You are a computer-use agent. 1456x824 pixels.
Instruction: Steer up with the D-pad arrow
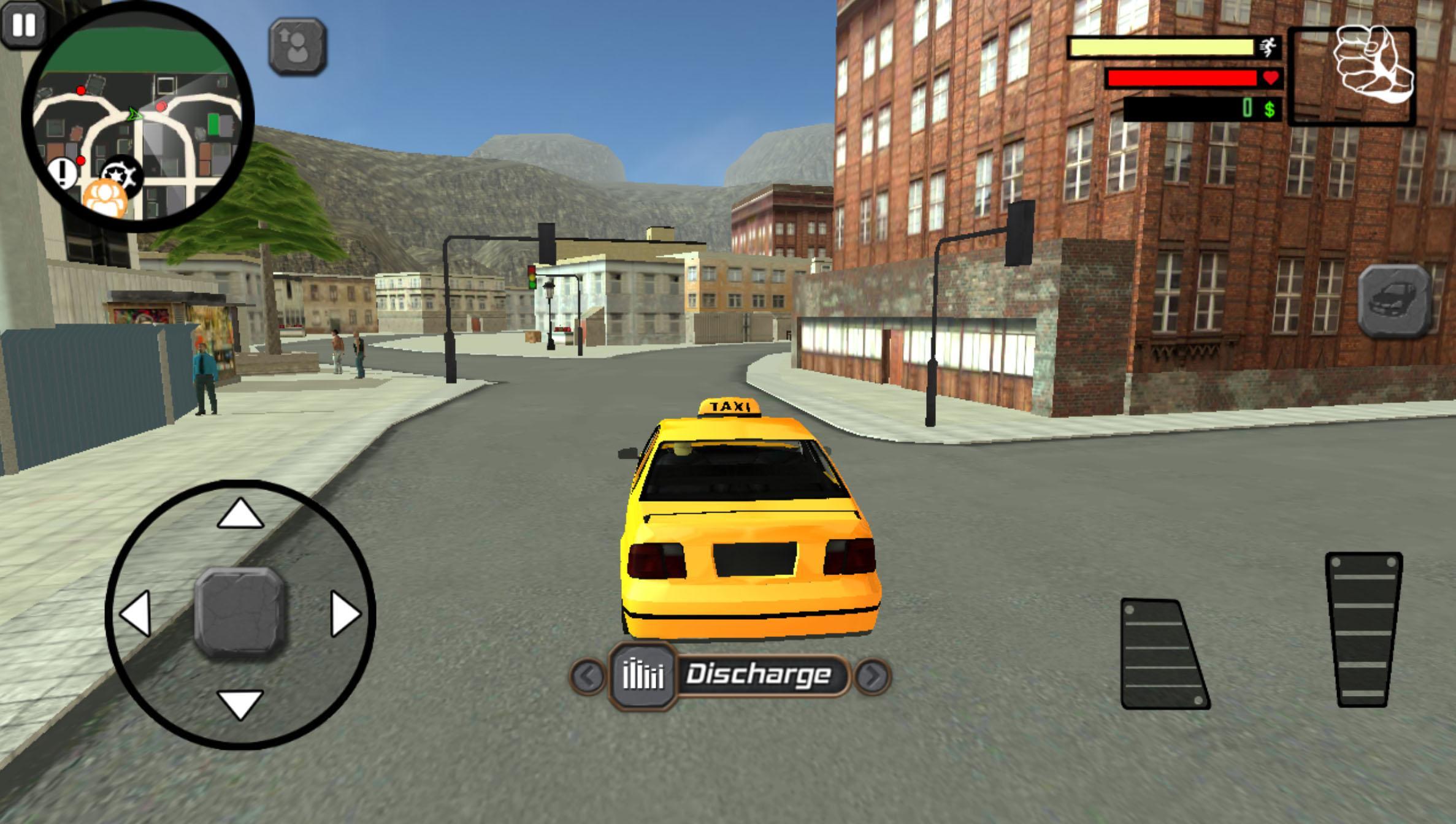pyautogui.click(x=240, y=513)
